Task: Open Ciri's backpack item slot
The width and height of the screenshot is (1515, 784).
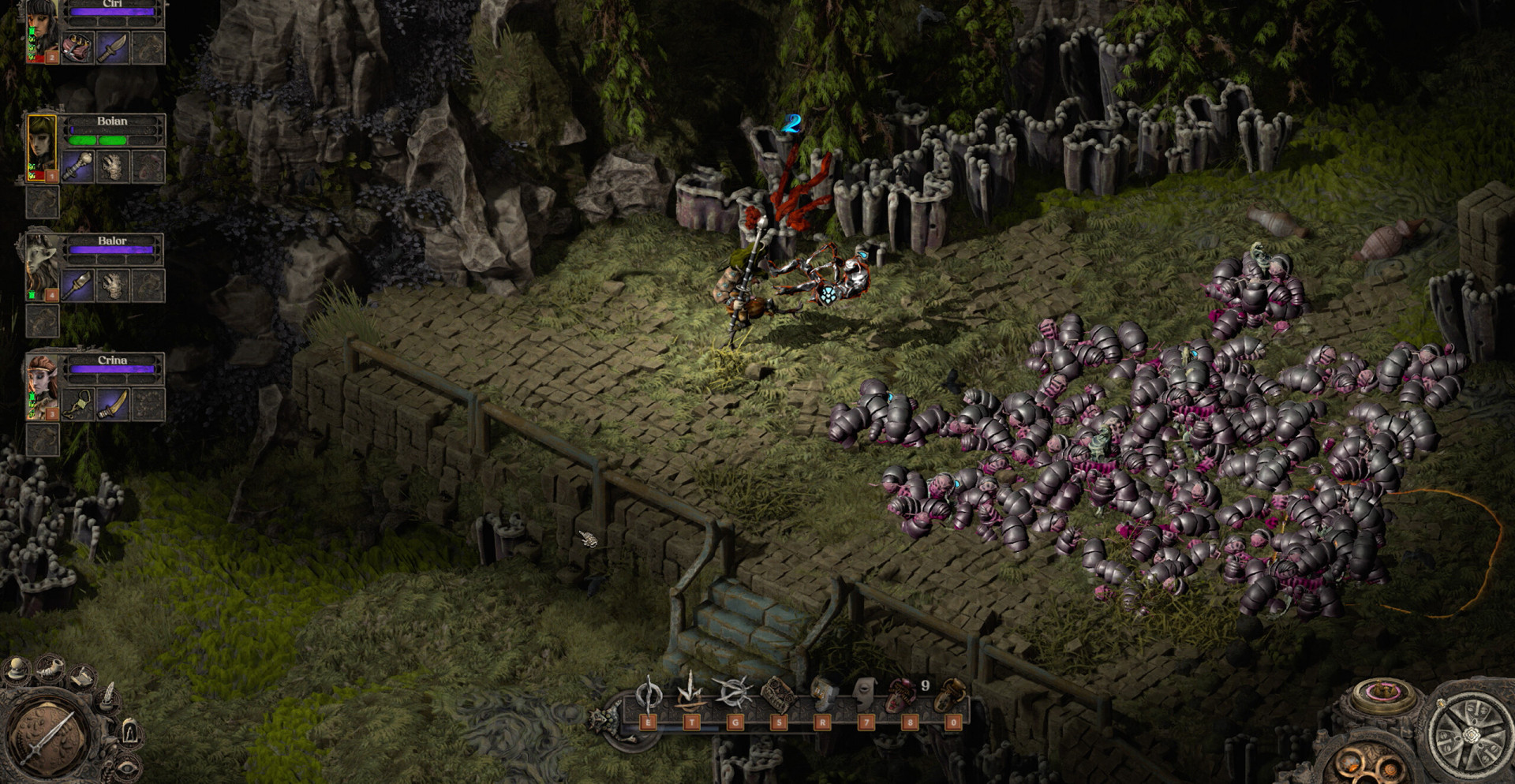Action: pyautogui.click(x=77, y=47)
